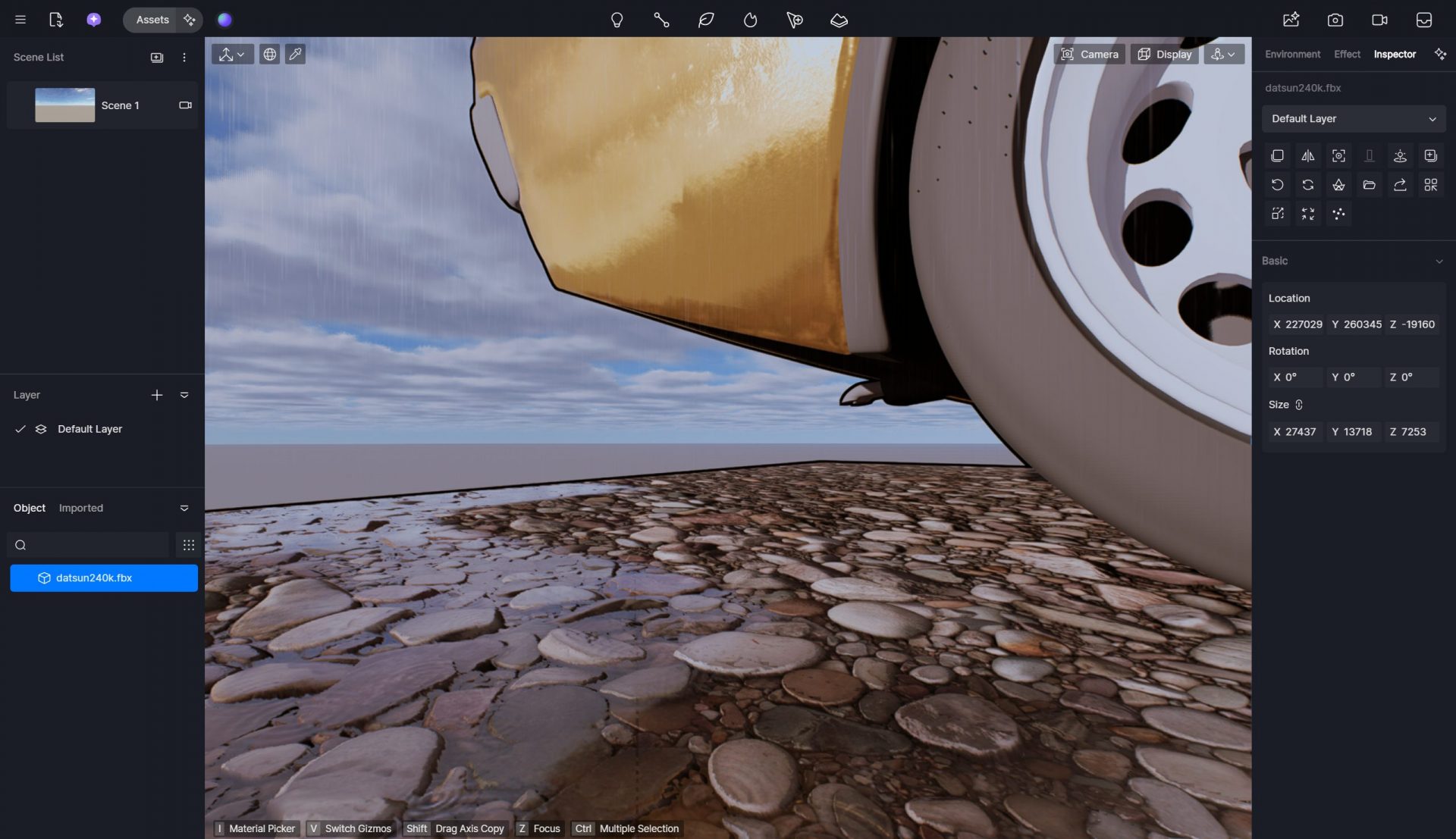
Task: Switch to the Inspector tab
Action: tap(1395, 54)
